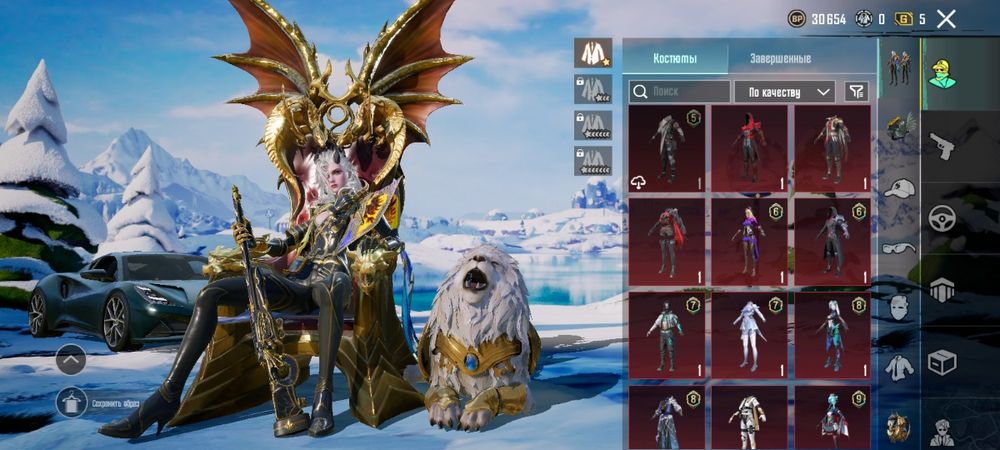Open the cardboard box category
The image size is (1000, 450).
[x=942, y=361]
